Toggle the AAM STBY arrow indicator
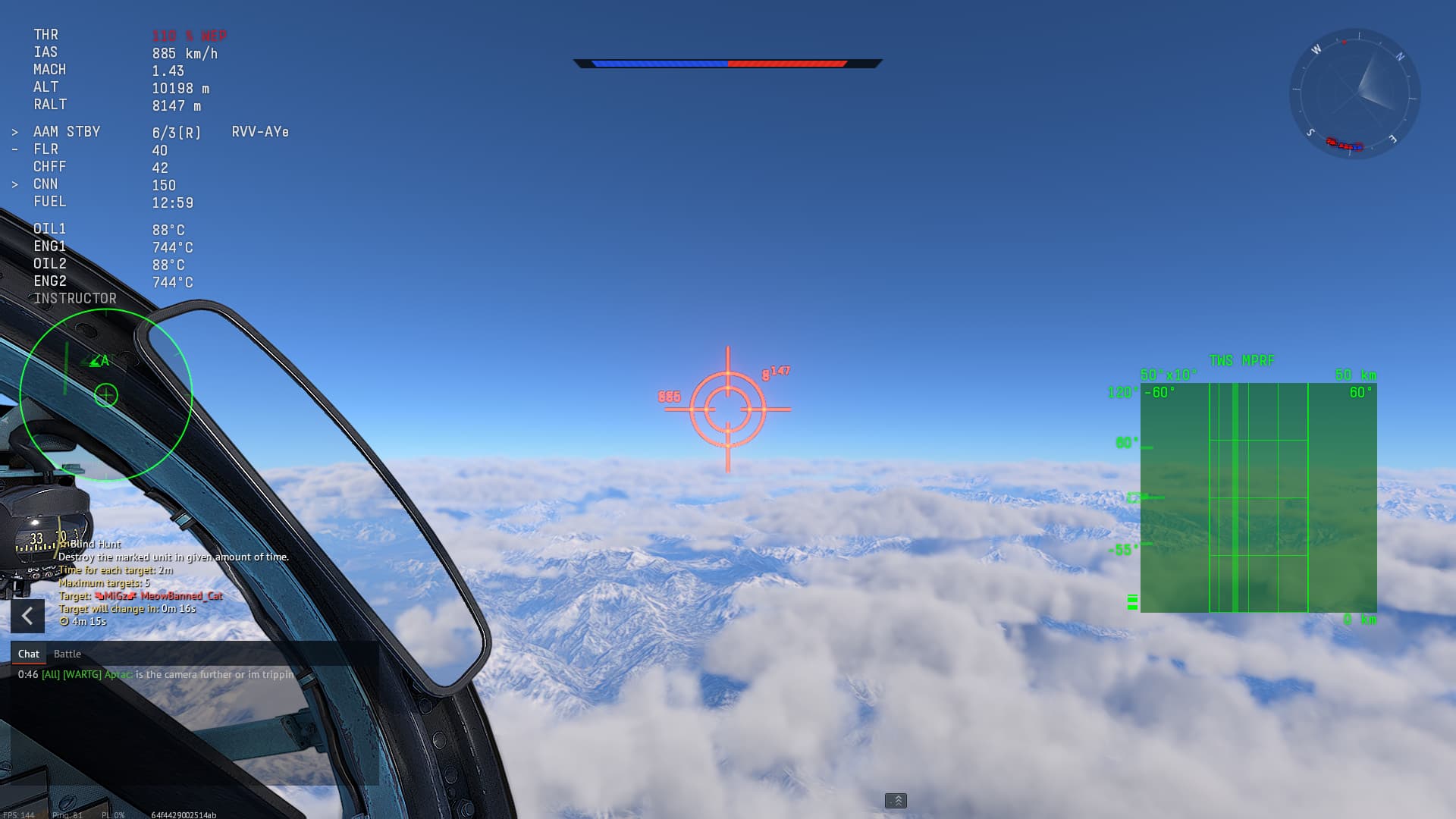1456x819 pixels. (x=16, y=130)
